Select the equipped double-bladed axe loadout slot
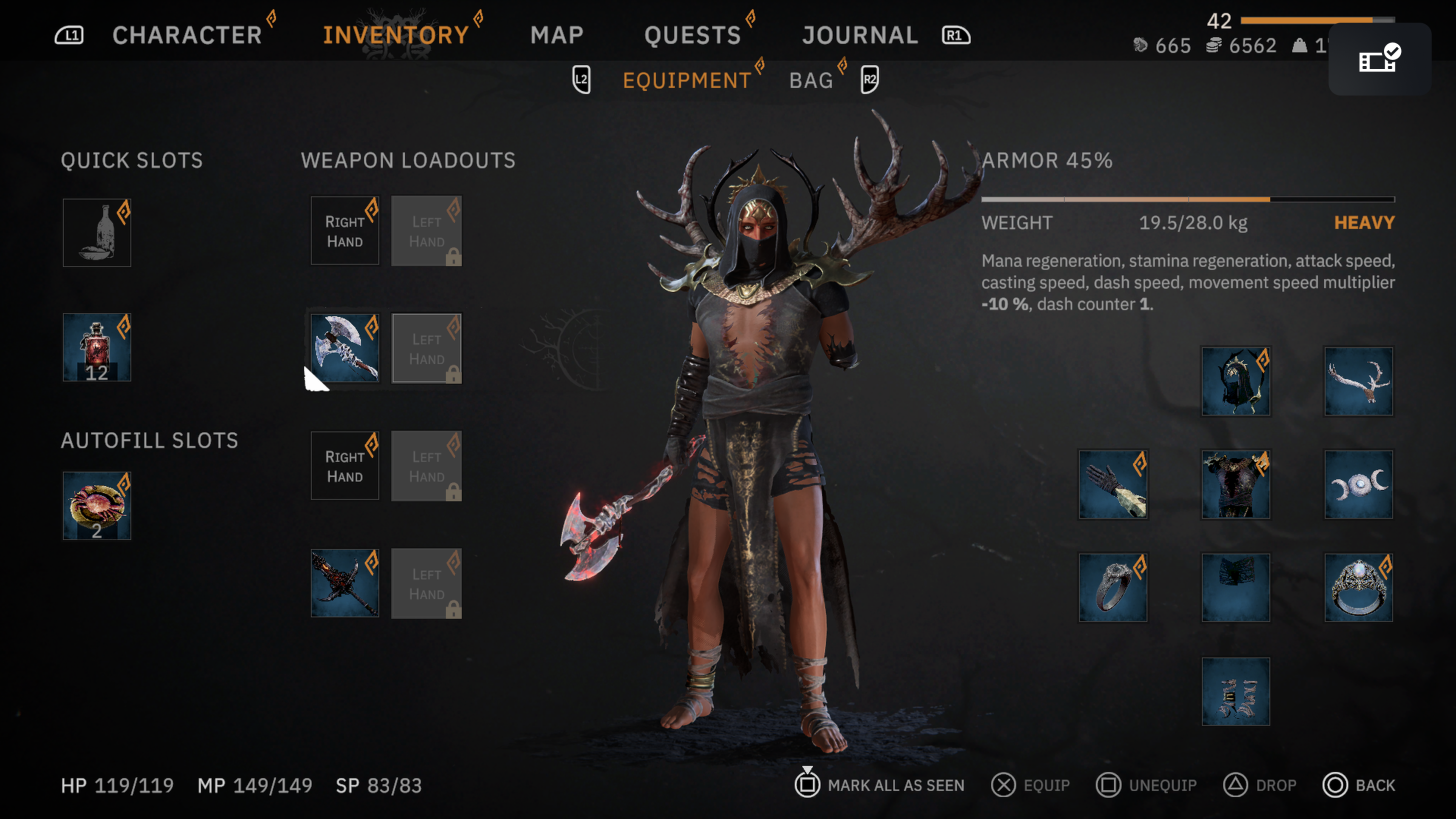Viewport: 1456px width, 819px height. click(x=345, y=348)
